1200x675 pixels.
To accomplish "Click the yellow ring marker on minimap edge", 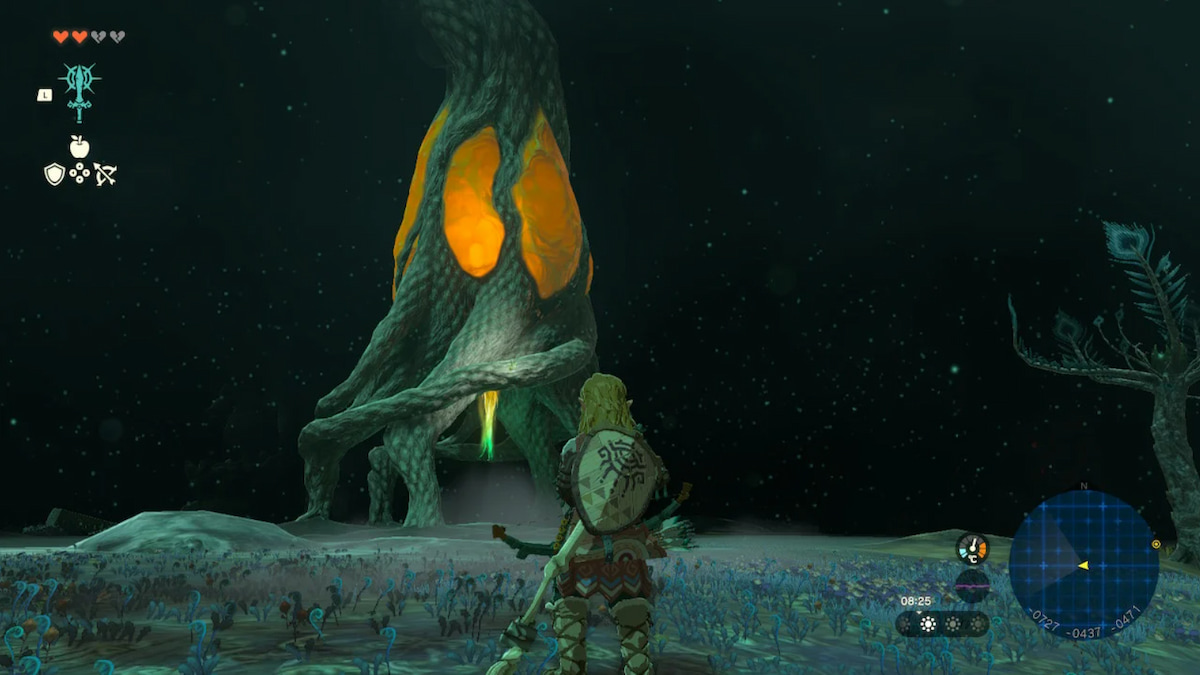I will pyautogui.click(x=1156, y=545).
